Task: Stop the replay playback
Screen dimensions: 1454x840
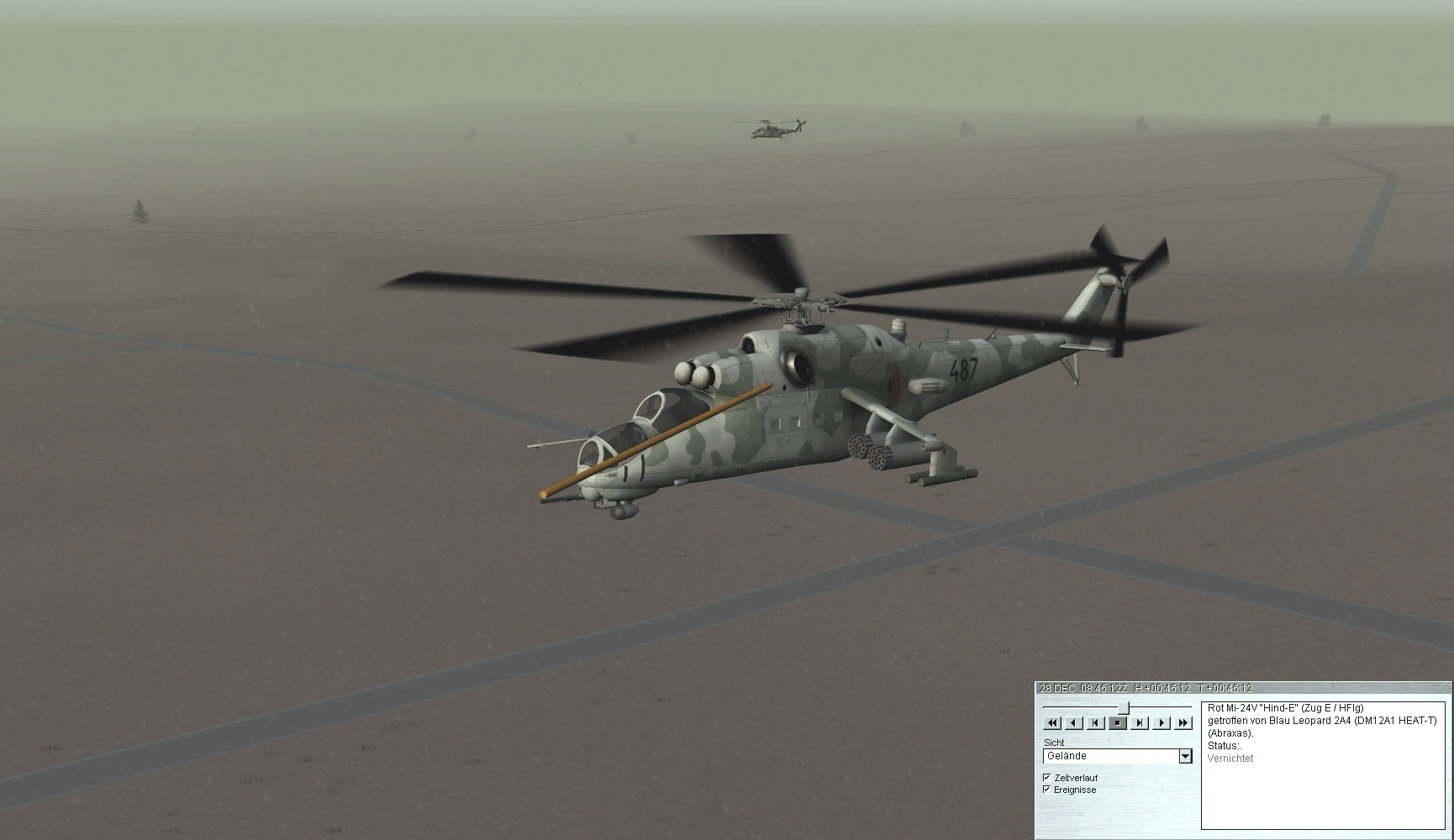Action: (1118, 722)
